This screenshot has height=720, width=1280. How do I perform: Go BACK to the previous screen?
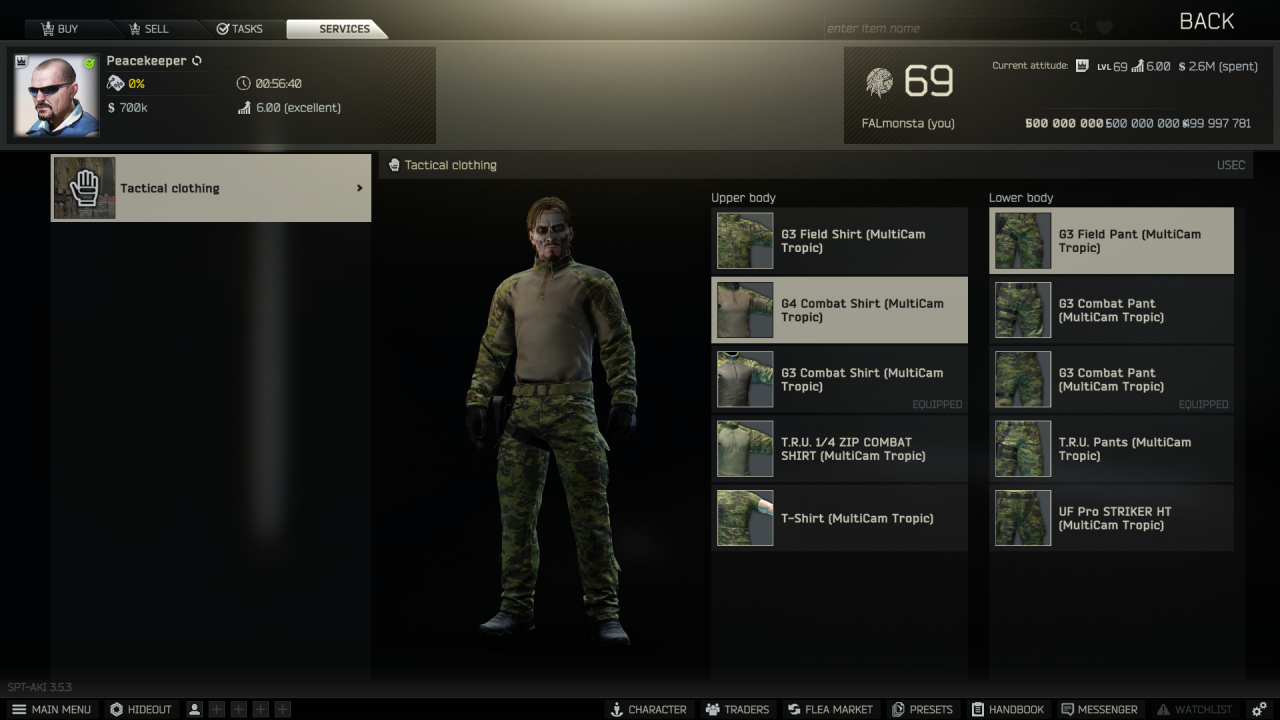point(1206,21)
